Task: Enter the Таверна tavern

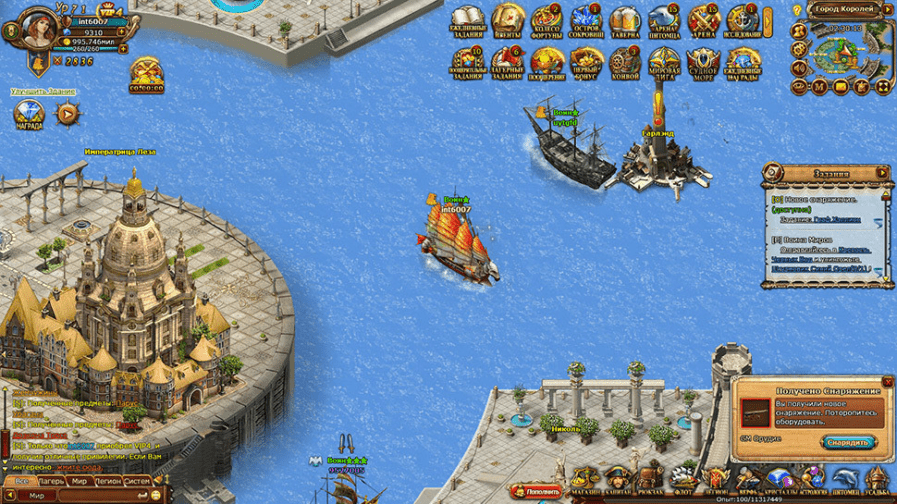Action: [624, 22]
